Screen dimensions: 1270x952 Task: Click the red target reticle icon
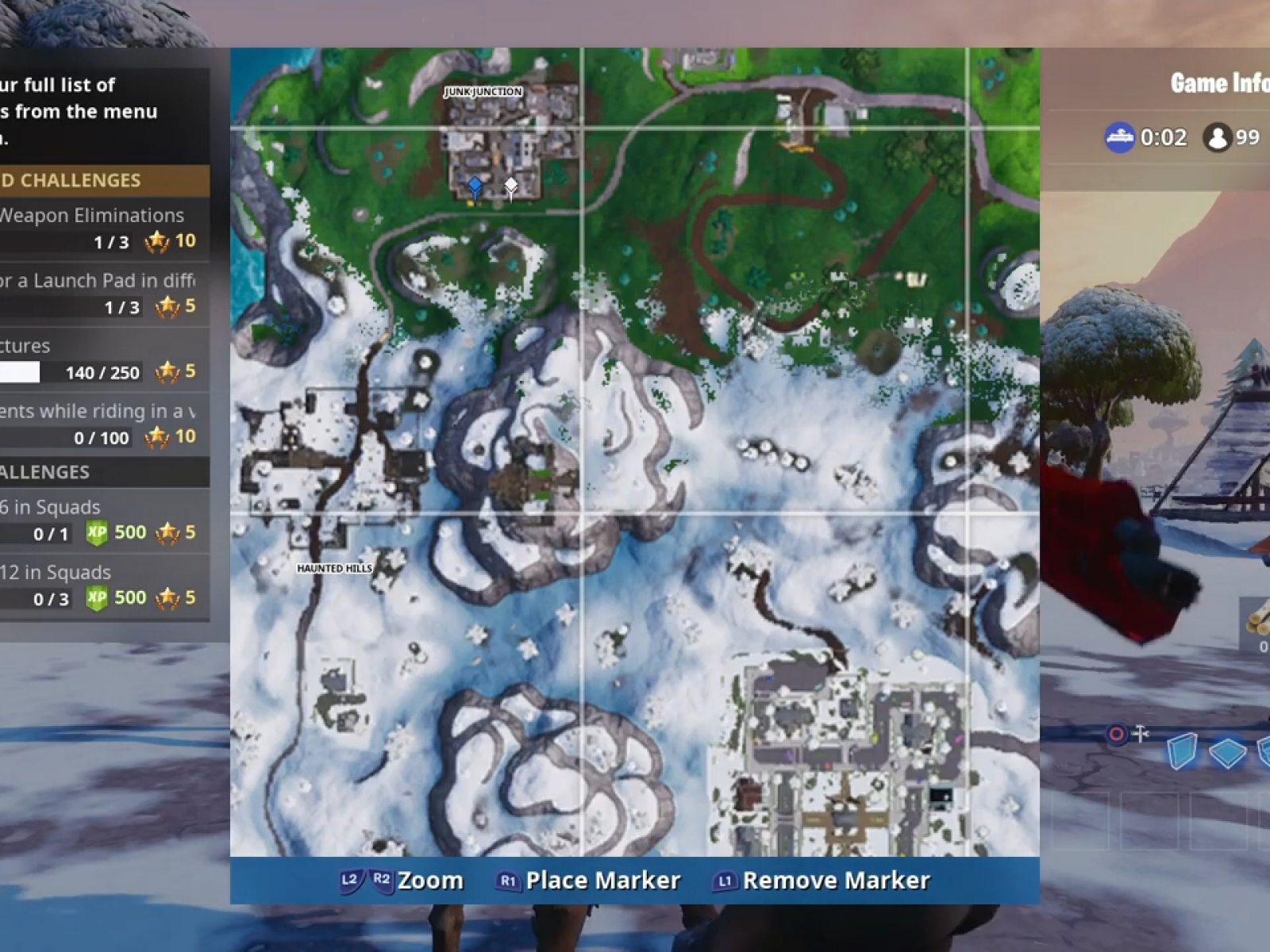1117,734
